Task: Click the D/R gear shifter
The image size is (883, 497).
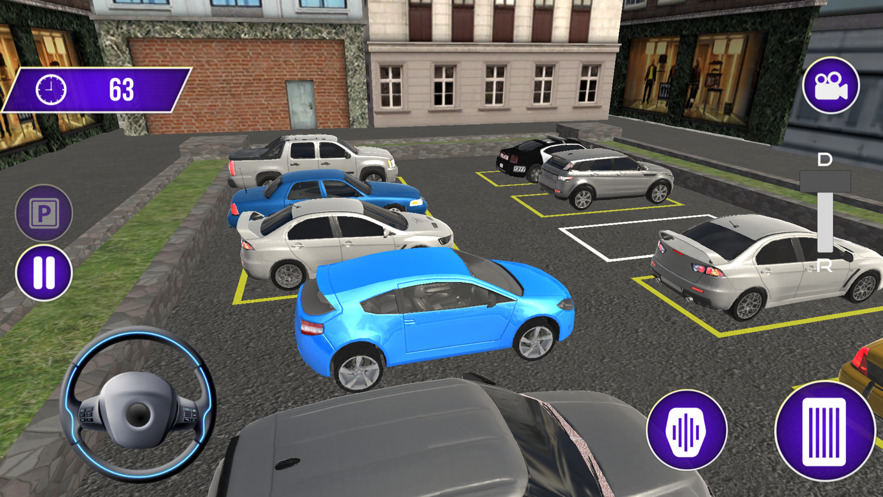Action: pos(825,213)
